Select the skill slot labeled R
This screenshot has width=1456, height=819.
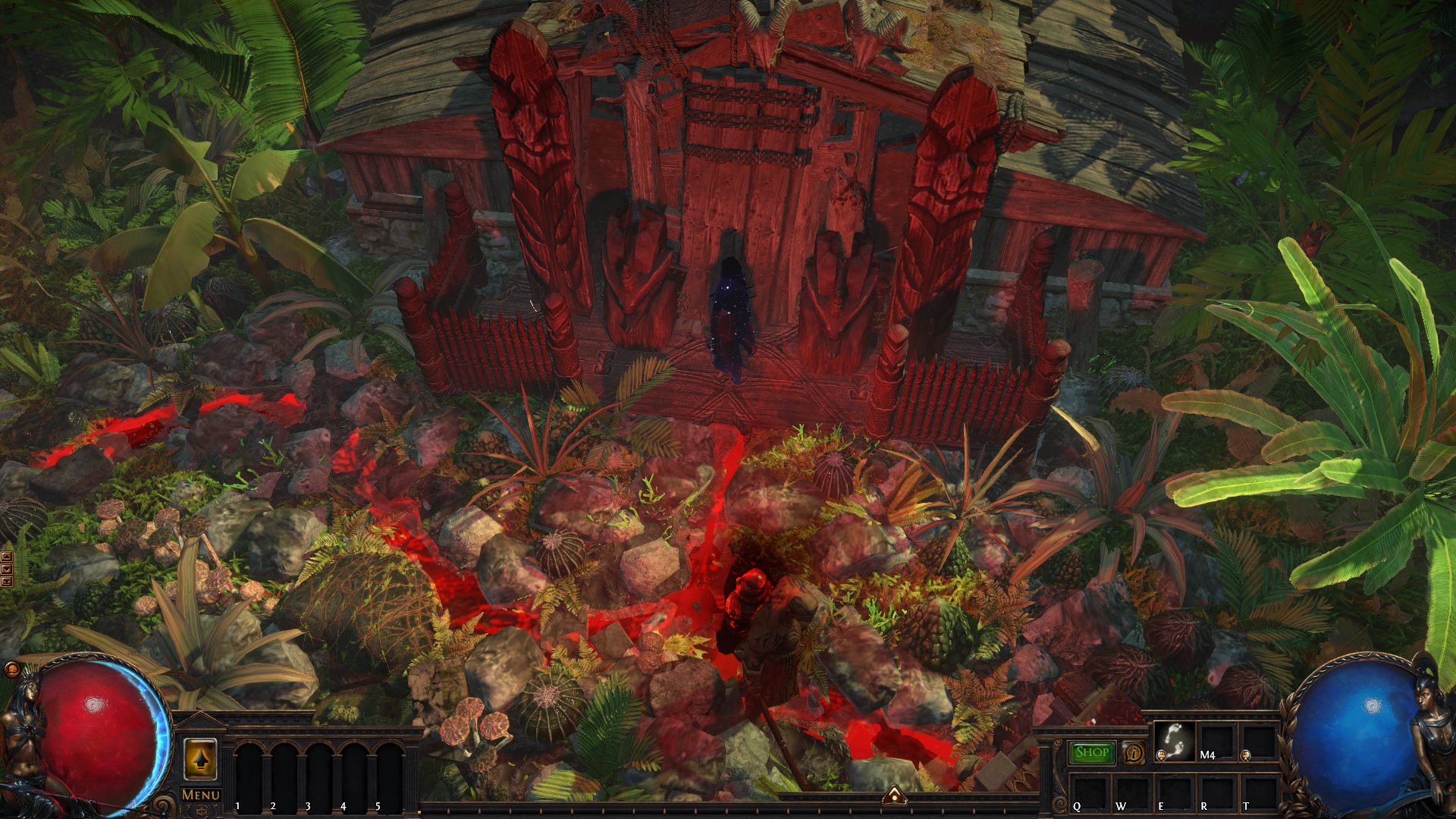click(1216, 793)
